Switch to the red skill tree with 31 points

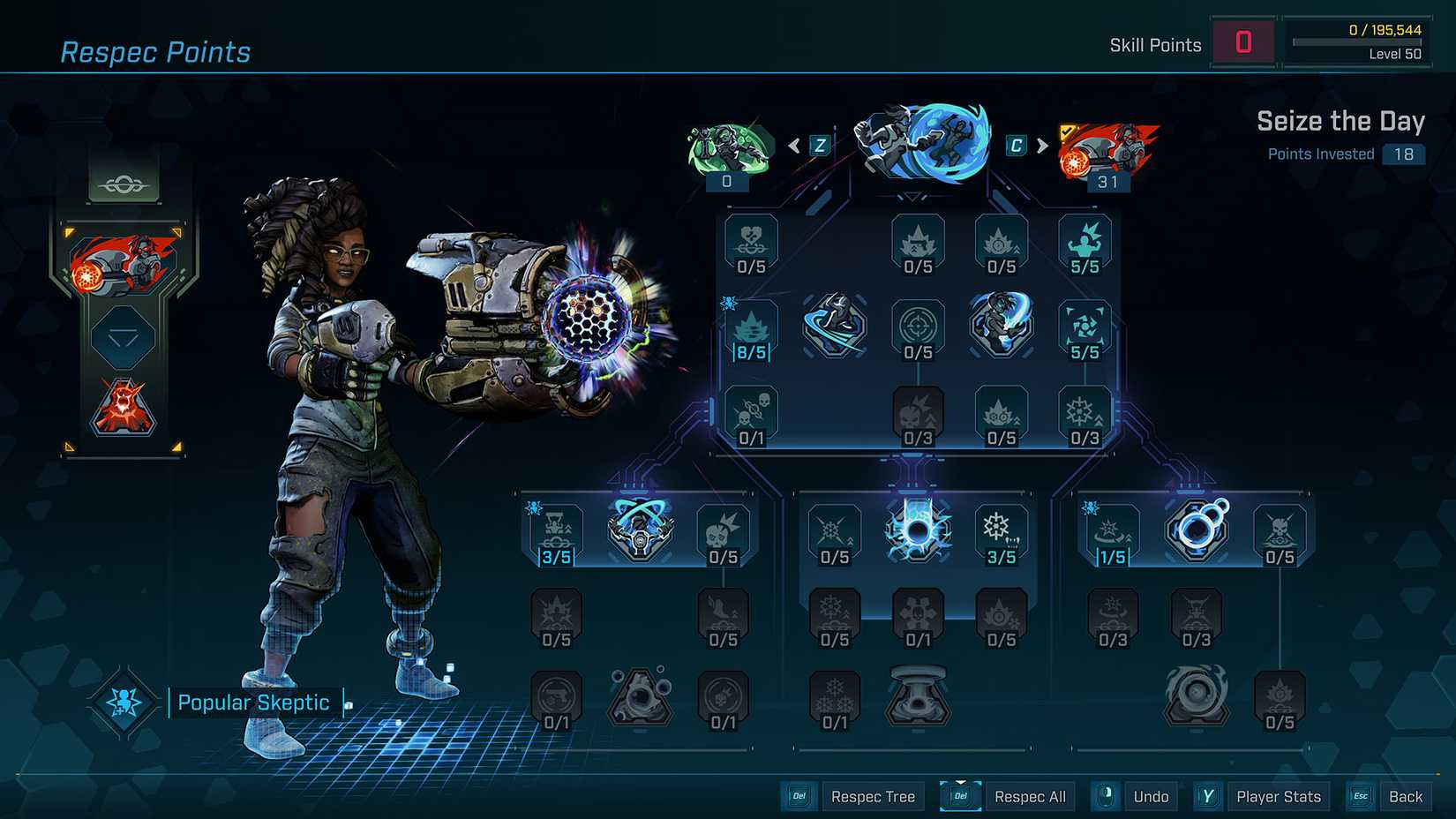1107,152
